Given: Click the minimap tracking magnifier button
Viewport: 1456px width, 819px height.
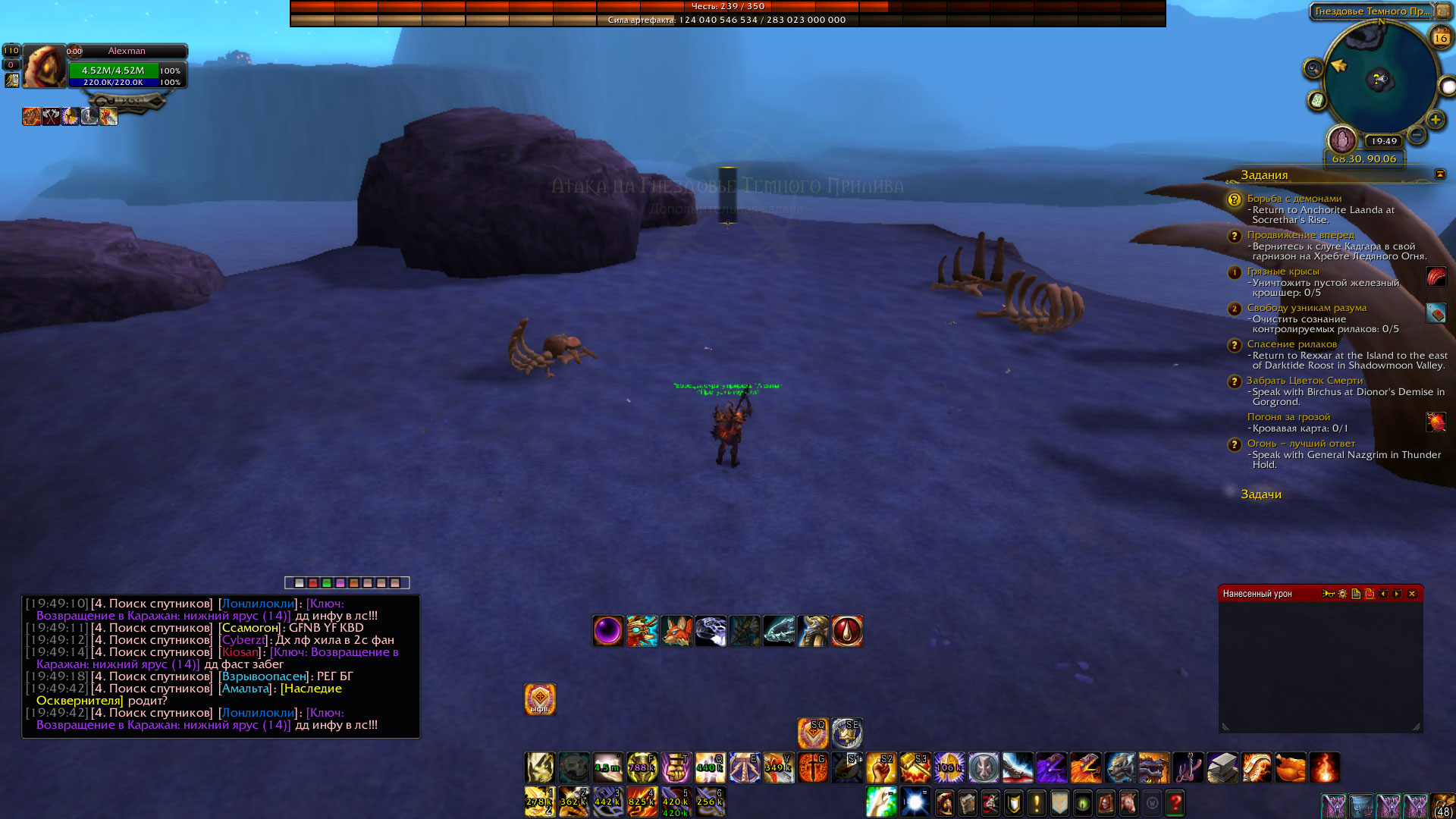Looking at the screenshot, I should [1313, 69].
